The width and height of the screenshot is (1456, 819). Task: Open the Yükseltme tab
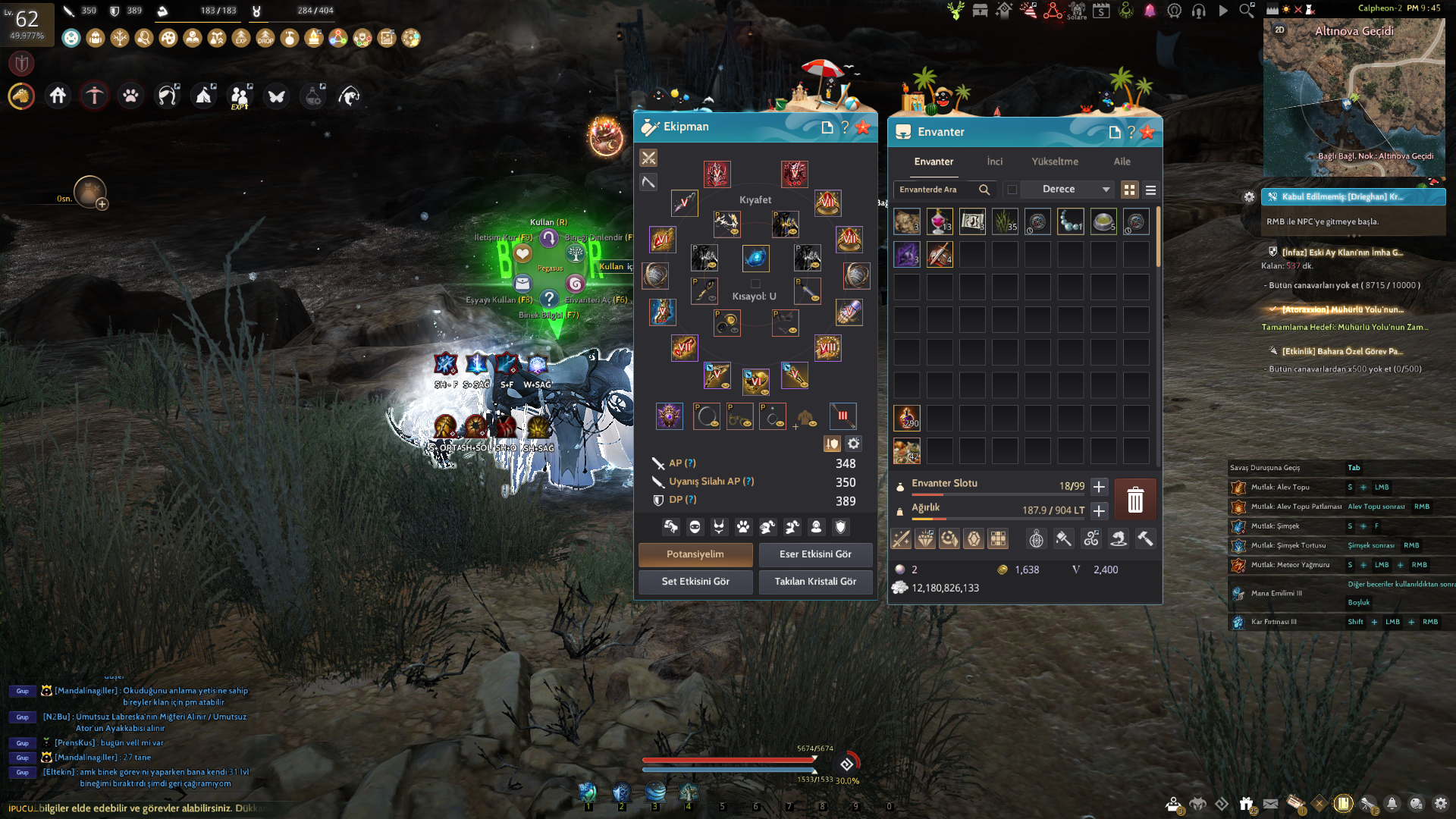(x=1054, y=162)
